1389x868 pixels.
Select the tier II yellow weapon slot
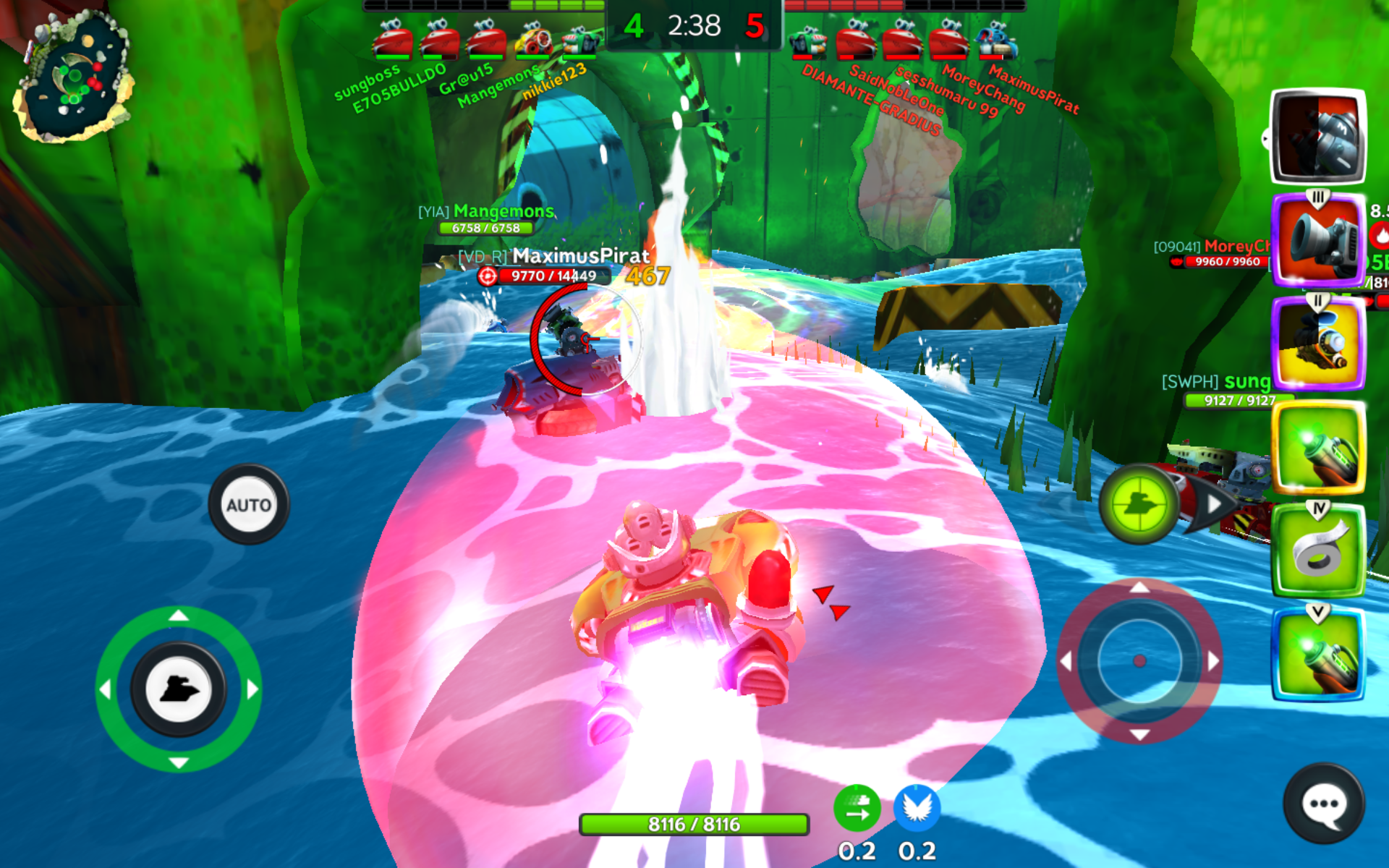point(1318,344)
